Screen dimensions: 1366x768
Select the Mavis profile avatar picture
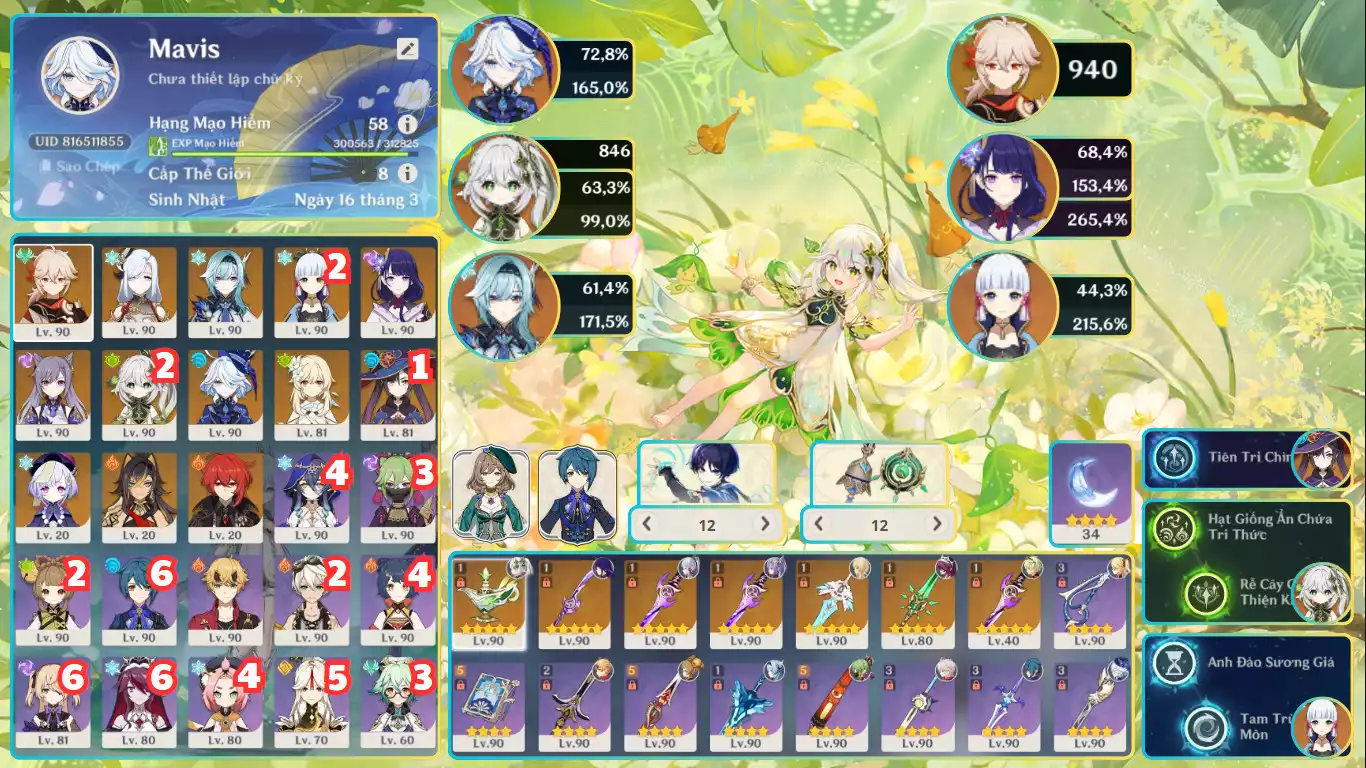click(74, 76)
